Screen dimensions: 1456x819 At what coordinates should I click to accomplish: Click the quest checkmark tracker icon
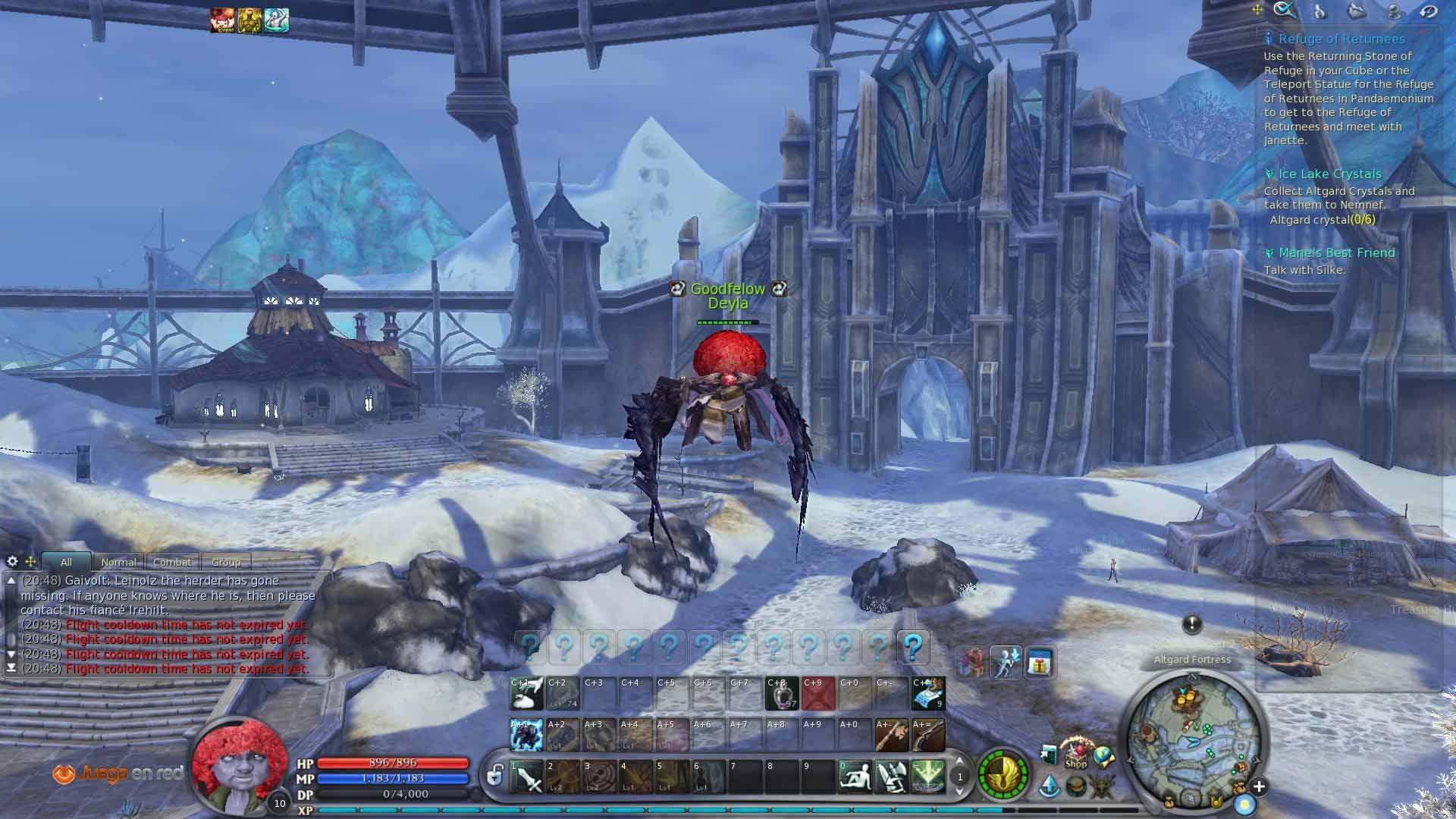click(x=1284, y=10)
